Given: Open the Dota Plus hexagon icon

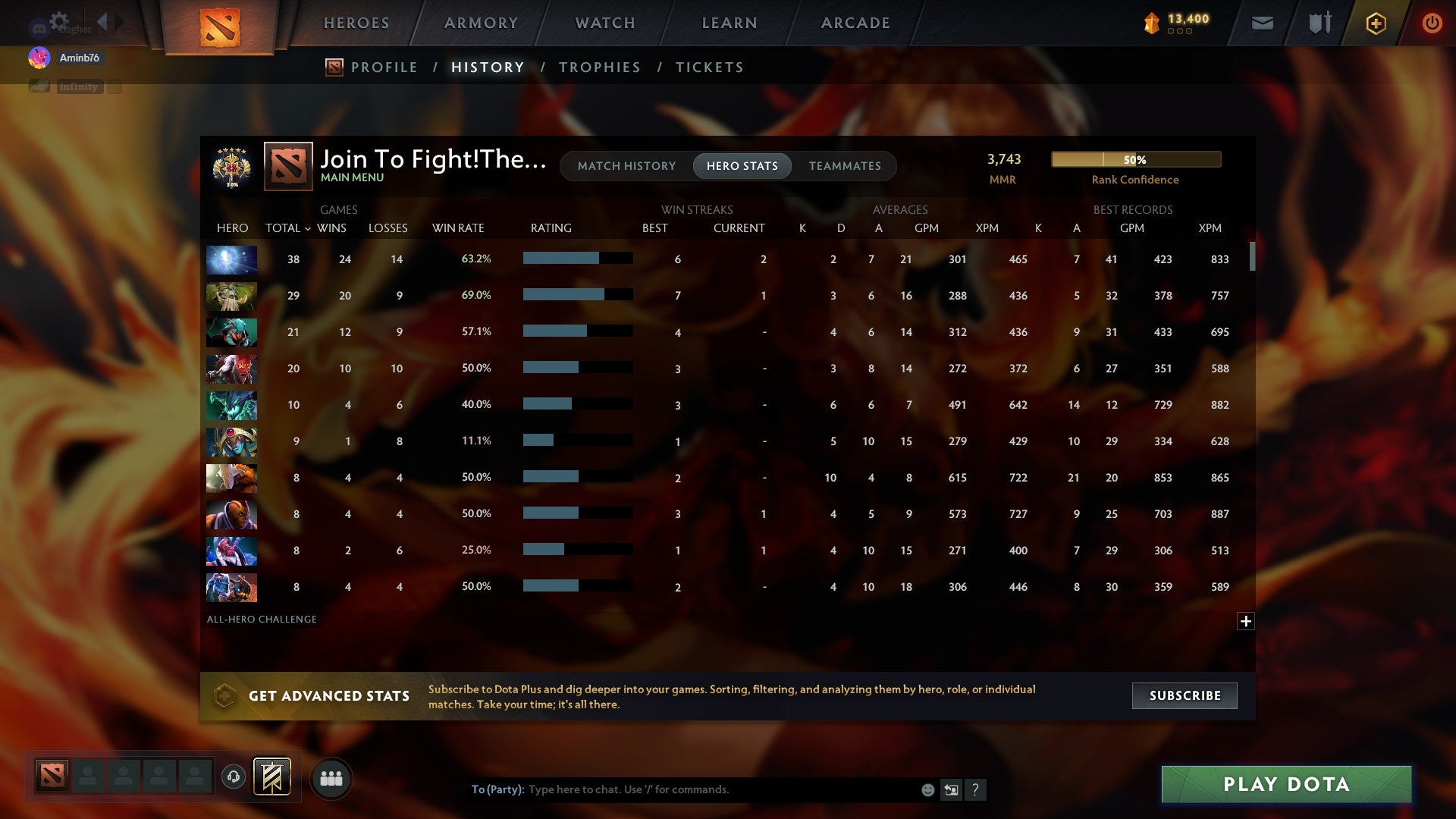Looking at the screenshot, I should click(x=1376, y=23).
